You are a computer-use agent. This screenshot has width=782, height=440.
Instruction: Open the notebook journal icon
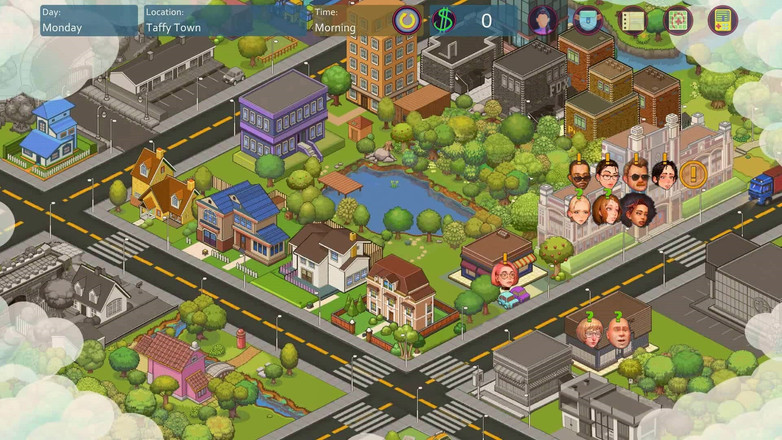coord(633,20)
